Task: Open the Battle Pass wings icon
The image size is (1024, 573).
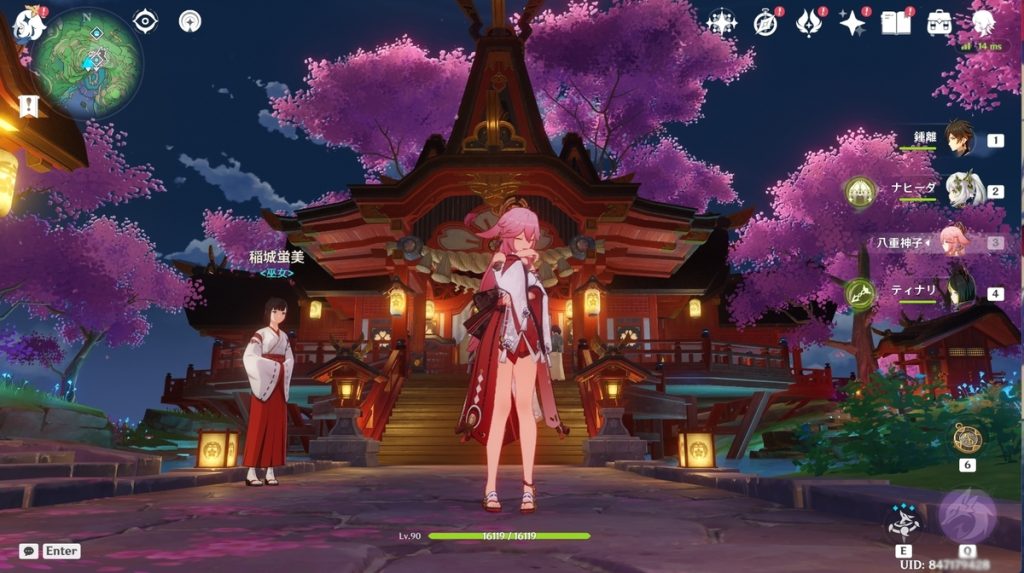Action: 809,23
